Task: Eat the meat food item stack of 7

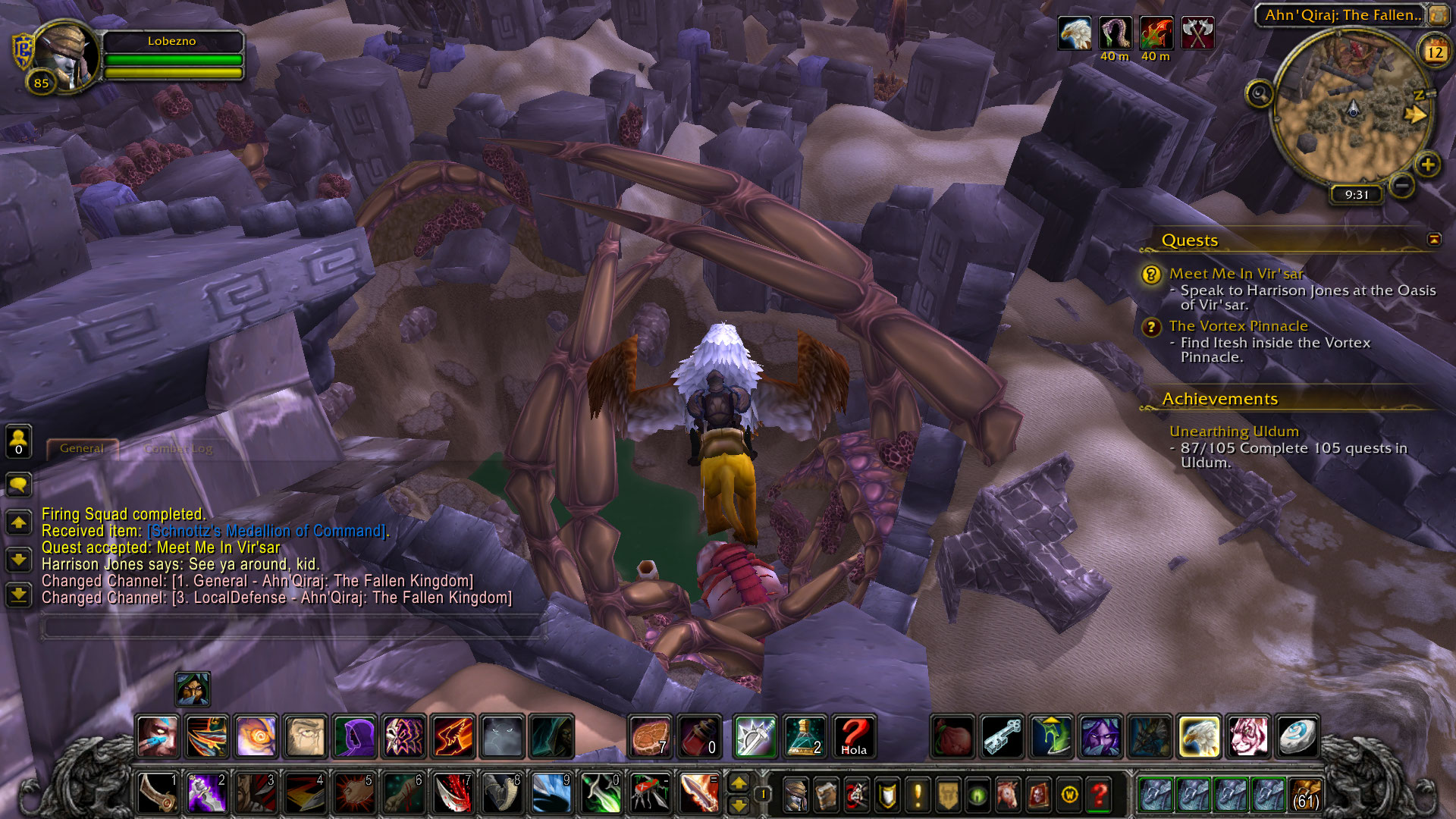Action: (650, 736)
